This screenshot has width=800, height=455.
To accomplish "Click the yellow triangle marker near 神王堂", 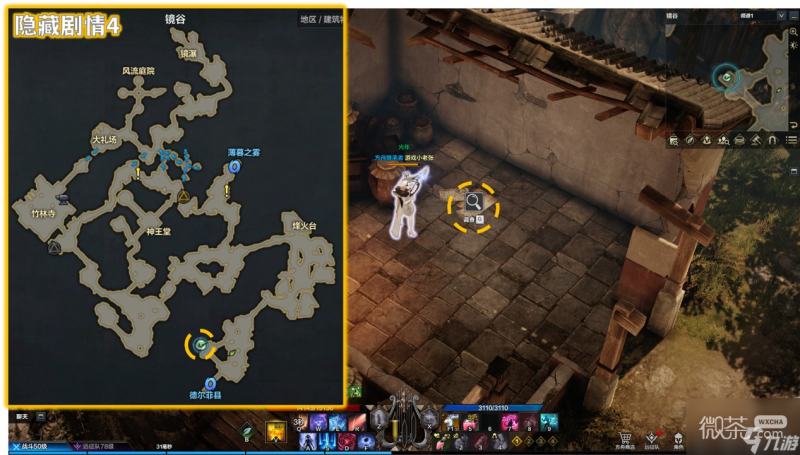I will [x=184, y=197].
